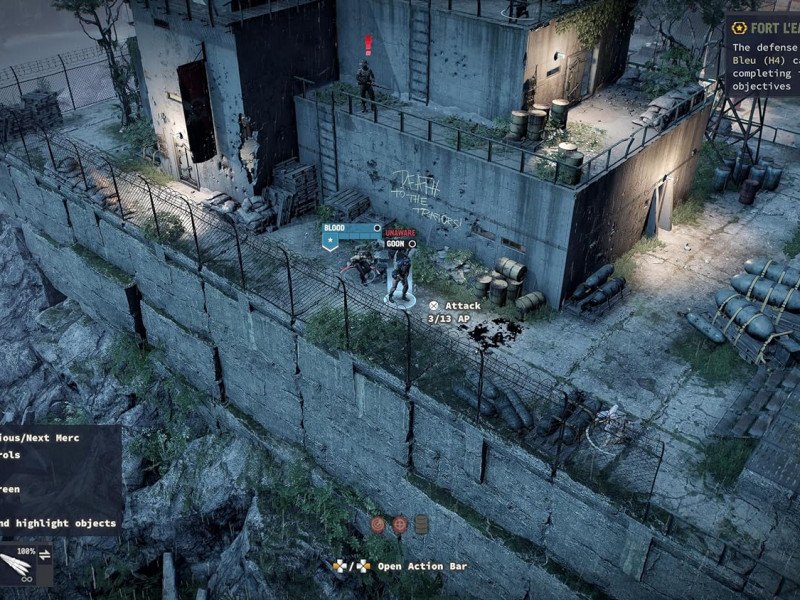Activate the crosshair aimed shot action icon

(x=399, y=524)
